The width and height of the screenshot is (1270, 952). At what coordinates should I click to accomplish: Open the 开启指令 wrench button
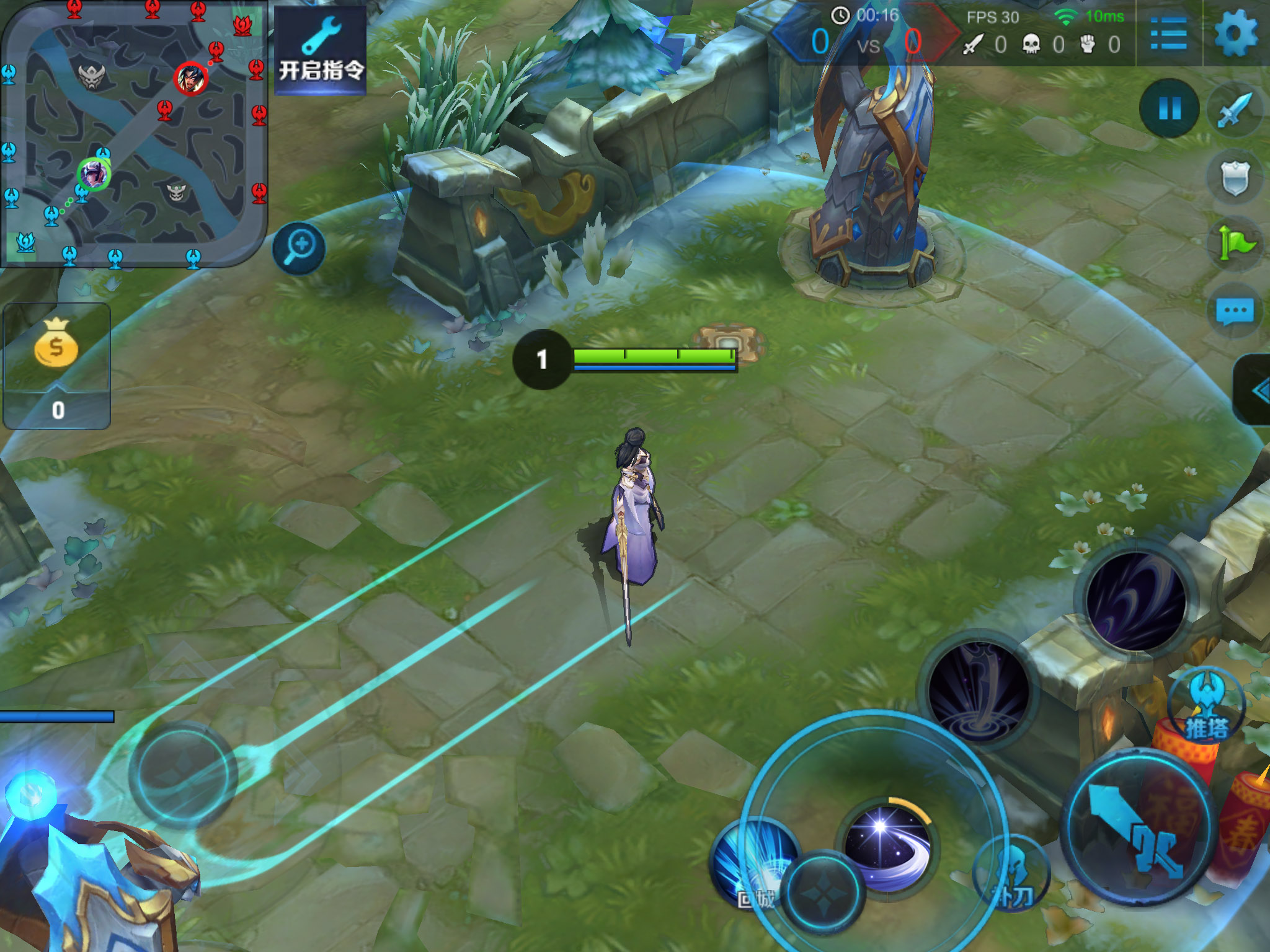321,51
